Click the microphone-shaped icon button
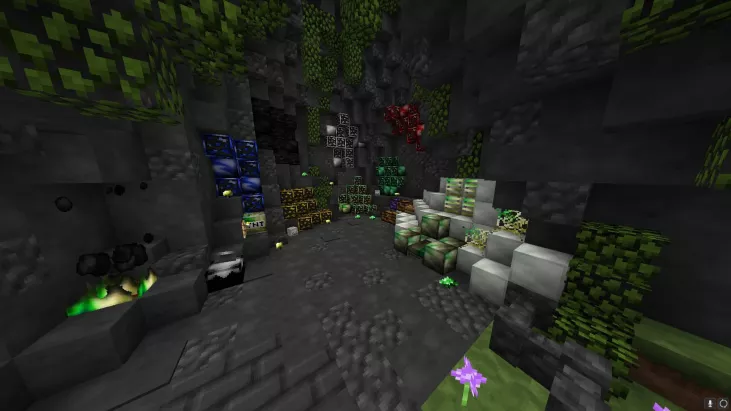The image size is (731, 411). [x=709, y=403]
